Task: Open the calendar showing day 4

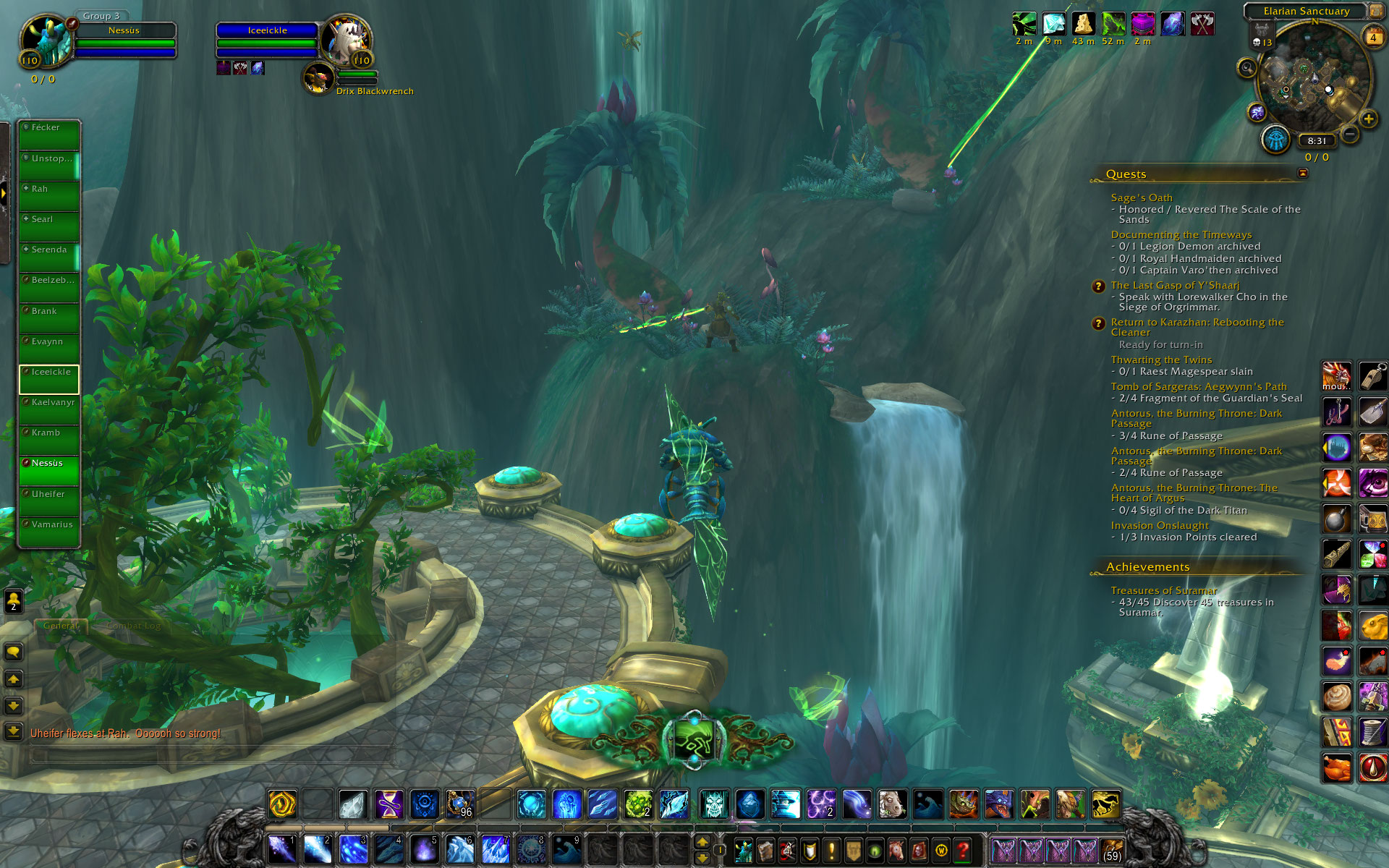Action: tap(1372, 37)
